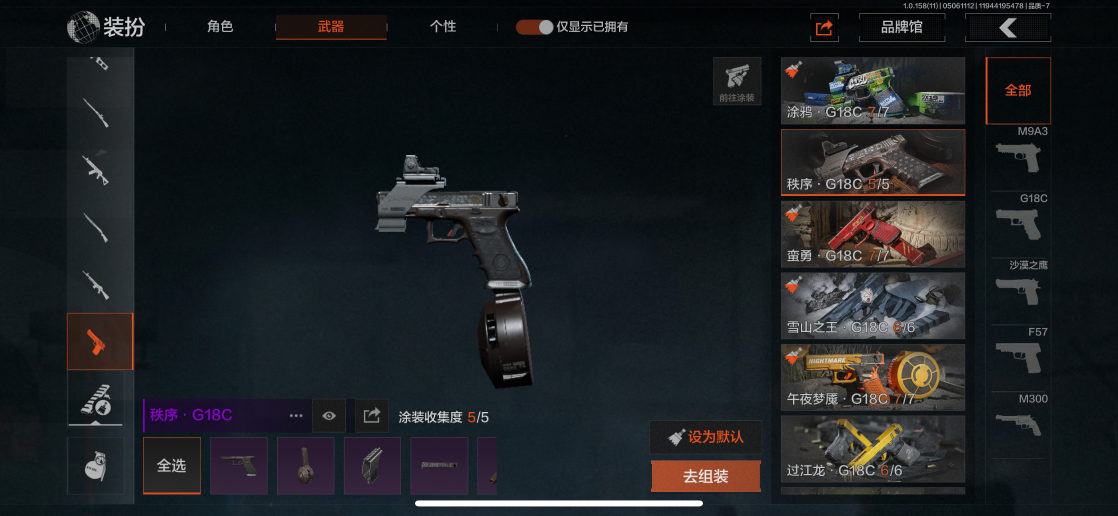This screenshot has width=1118, height=516.
Task: Go to assembly with 去组装
Action: pos(706,477)
